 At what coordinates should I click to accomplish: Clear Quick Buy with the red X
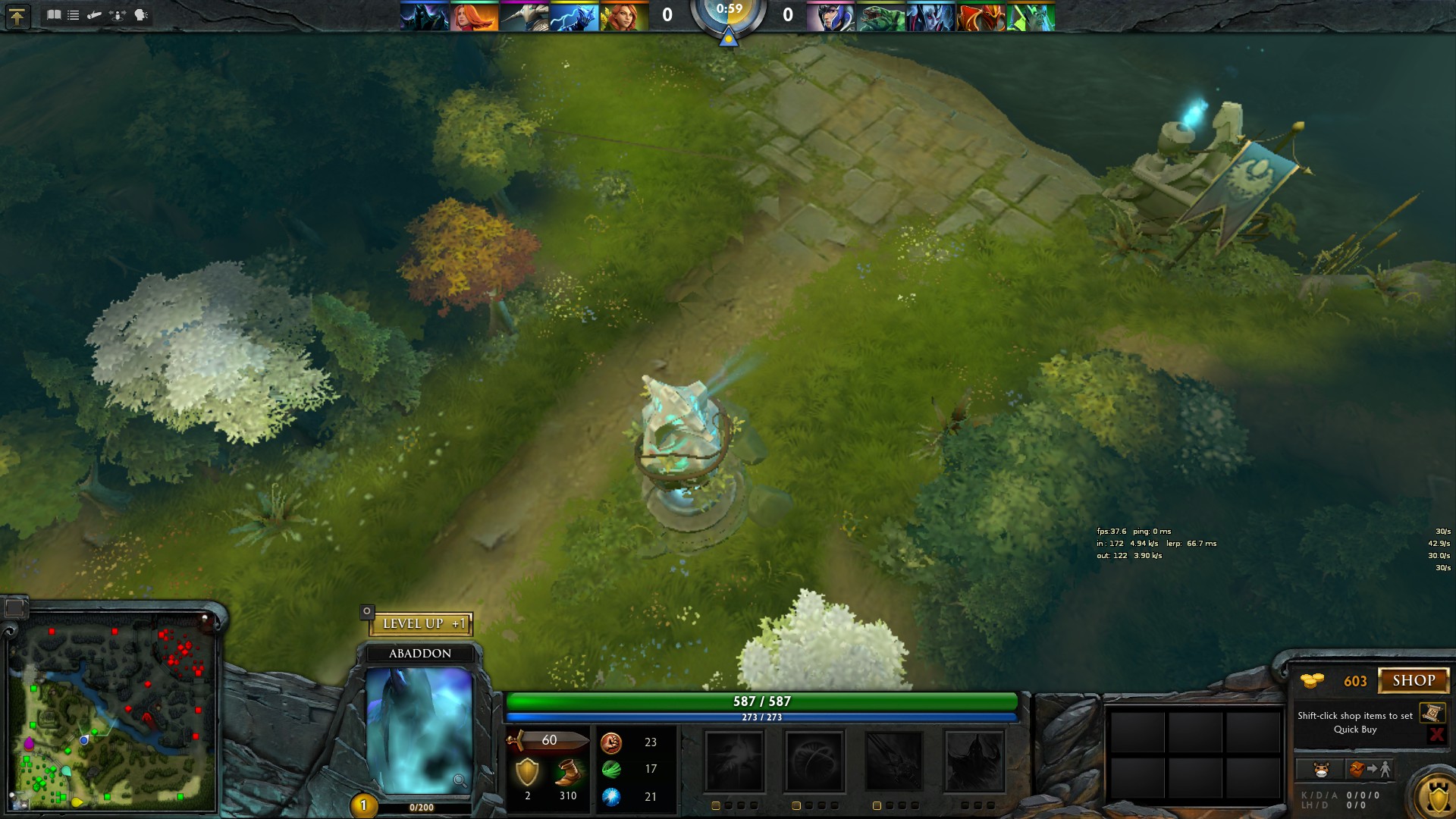point(1436,734)
